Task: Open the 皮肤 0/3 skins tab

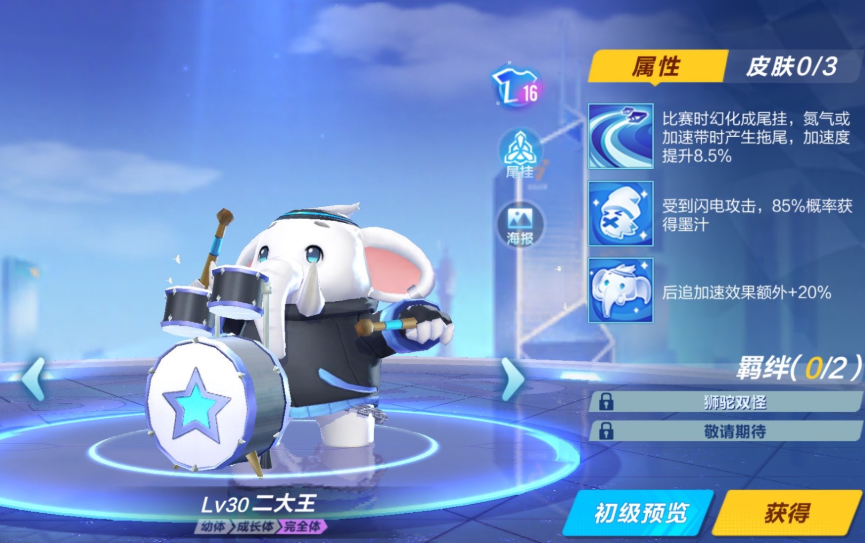Action: click(789, 67)
